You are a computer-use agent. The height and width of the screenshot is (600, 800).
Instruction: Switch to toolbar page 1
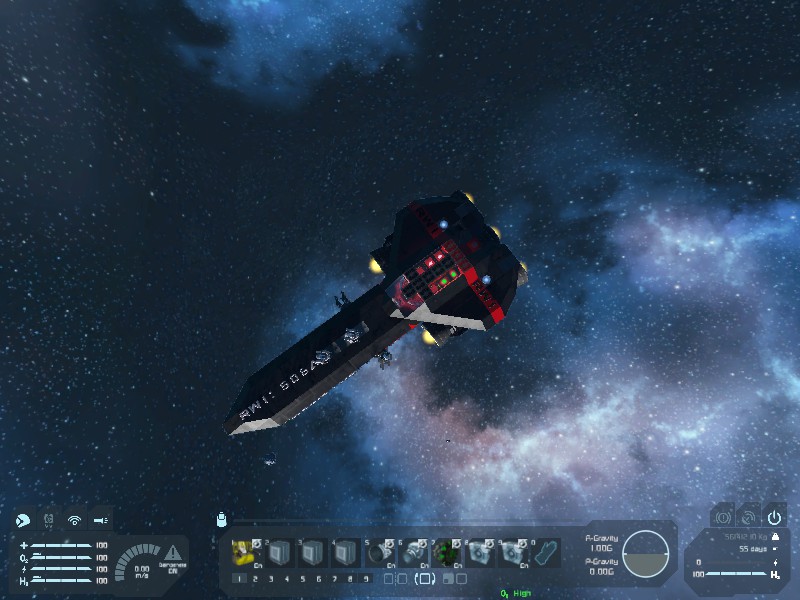[238, 578]
